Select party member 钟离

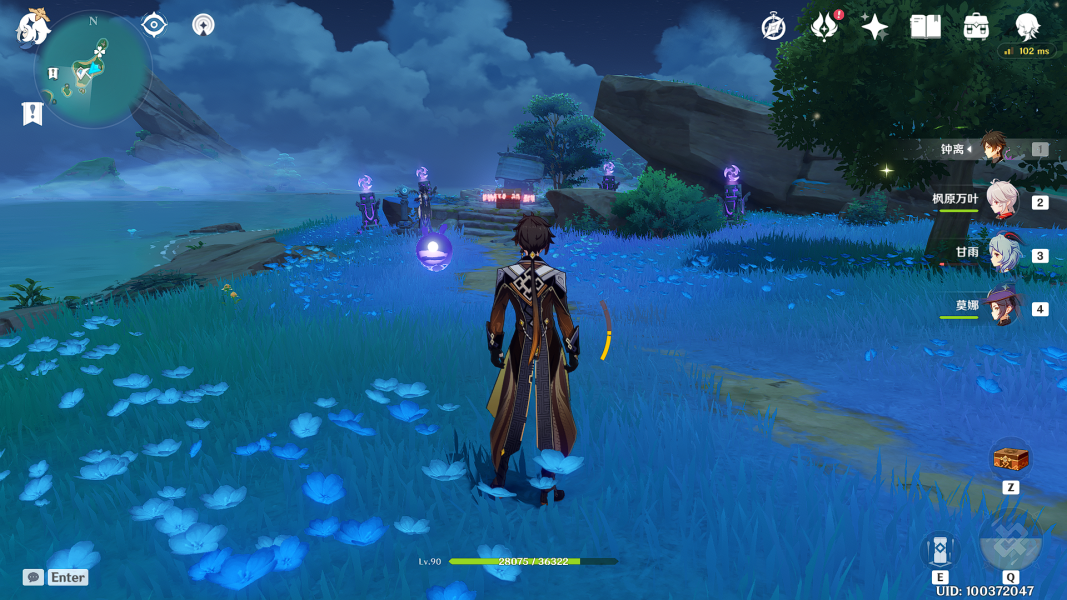pyautogui.click(x=994, y=149)
